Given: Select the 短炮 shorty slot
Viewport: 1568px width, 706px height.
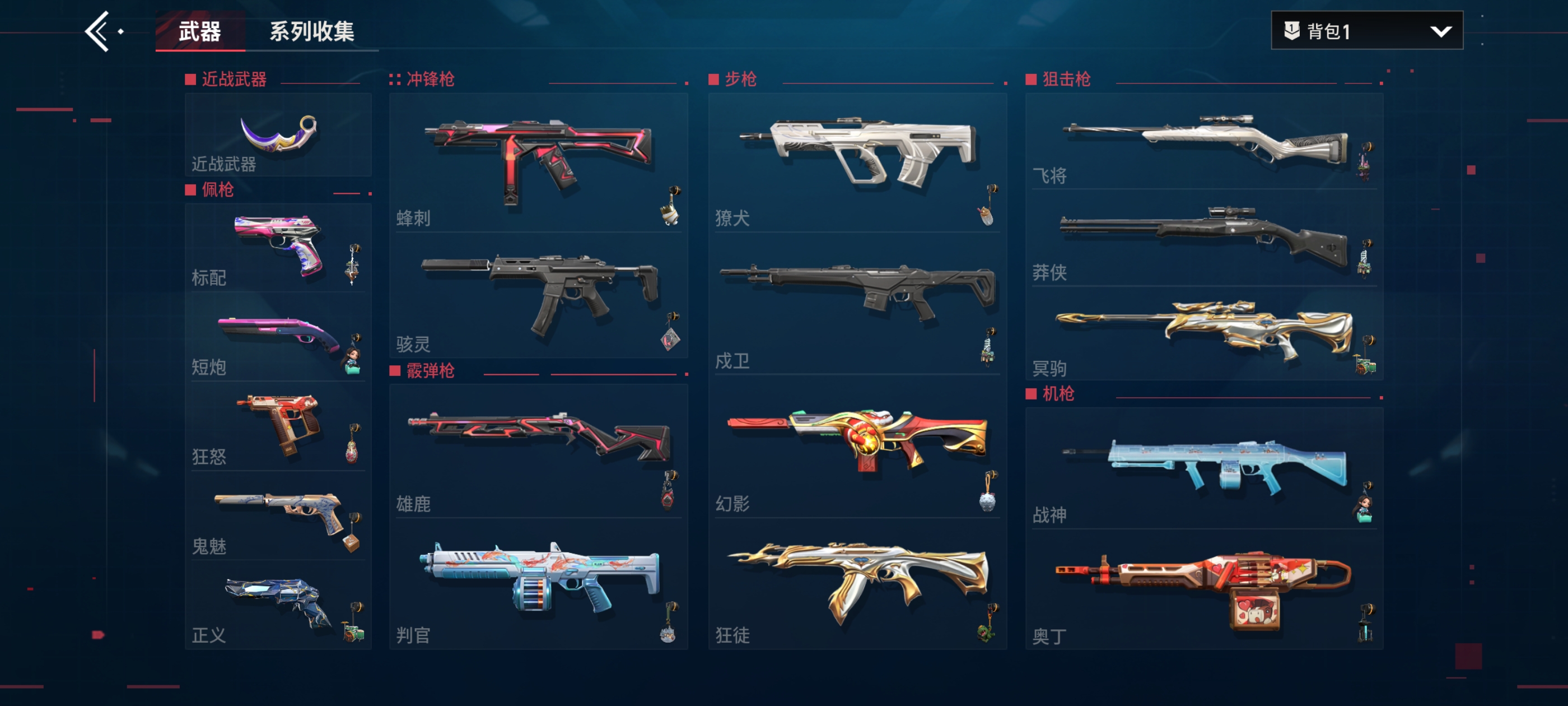Looking at the screenshot, I should click(278, 338).
